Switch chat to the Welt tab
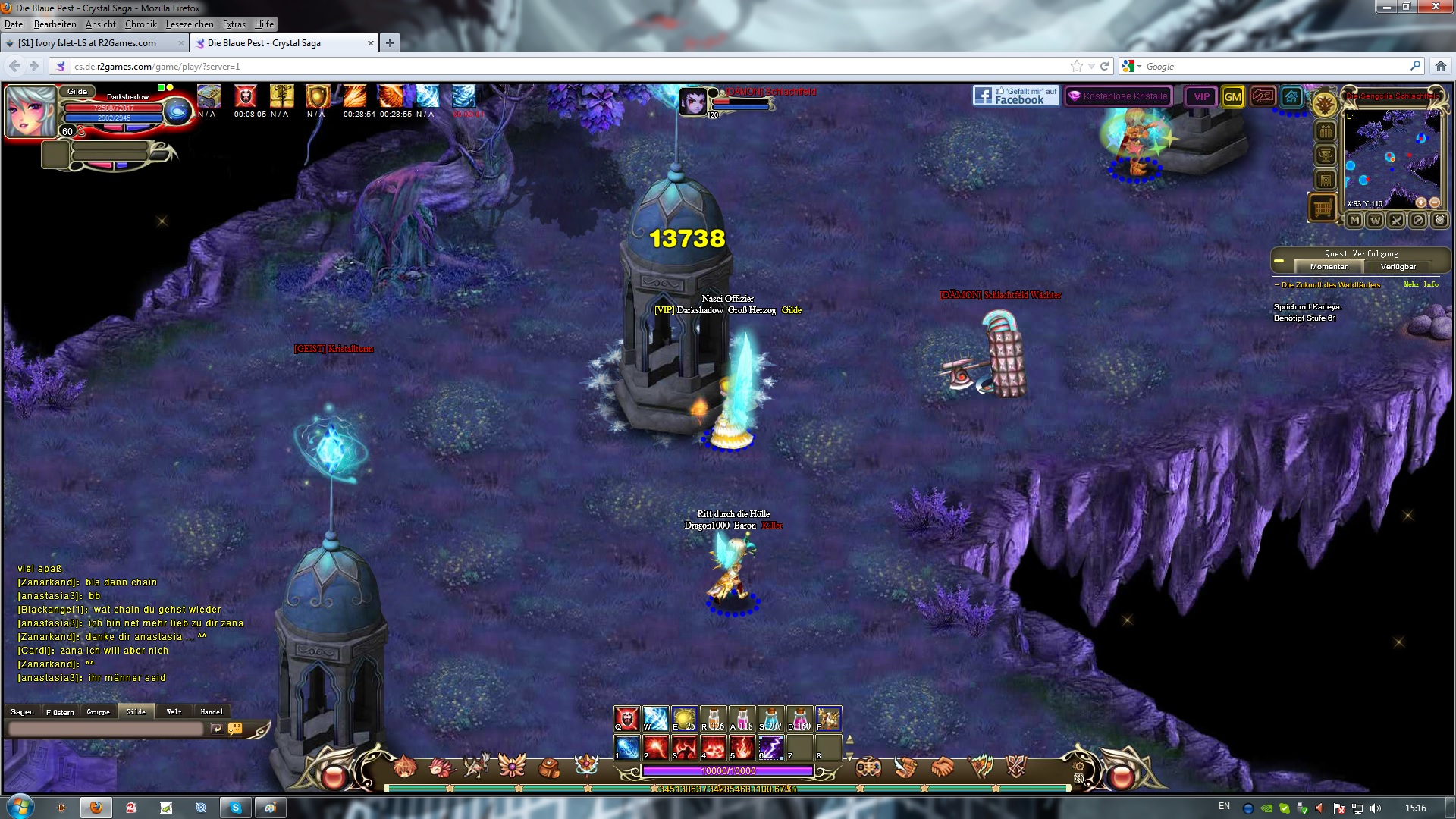The image size is (1456, 819). coord(174,711)
